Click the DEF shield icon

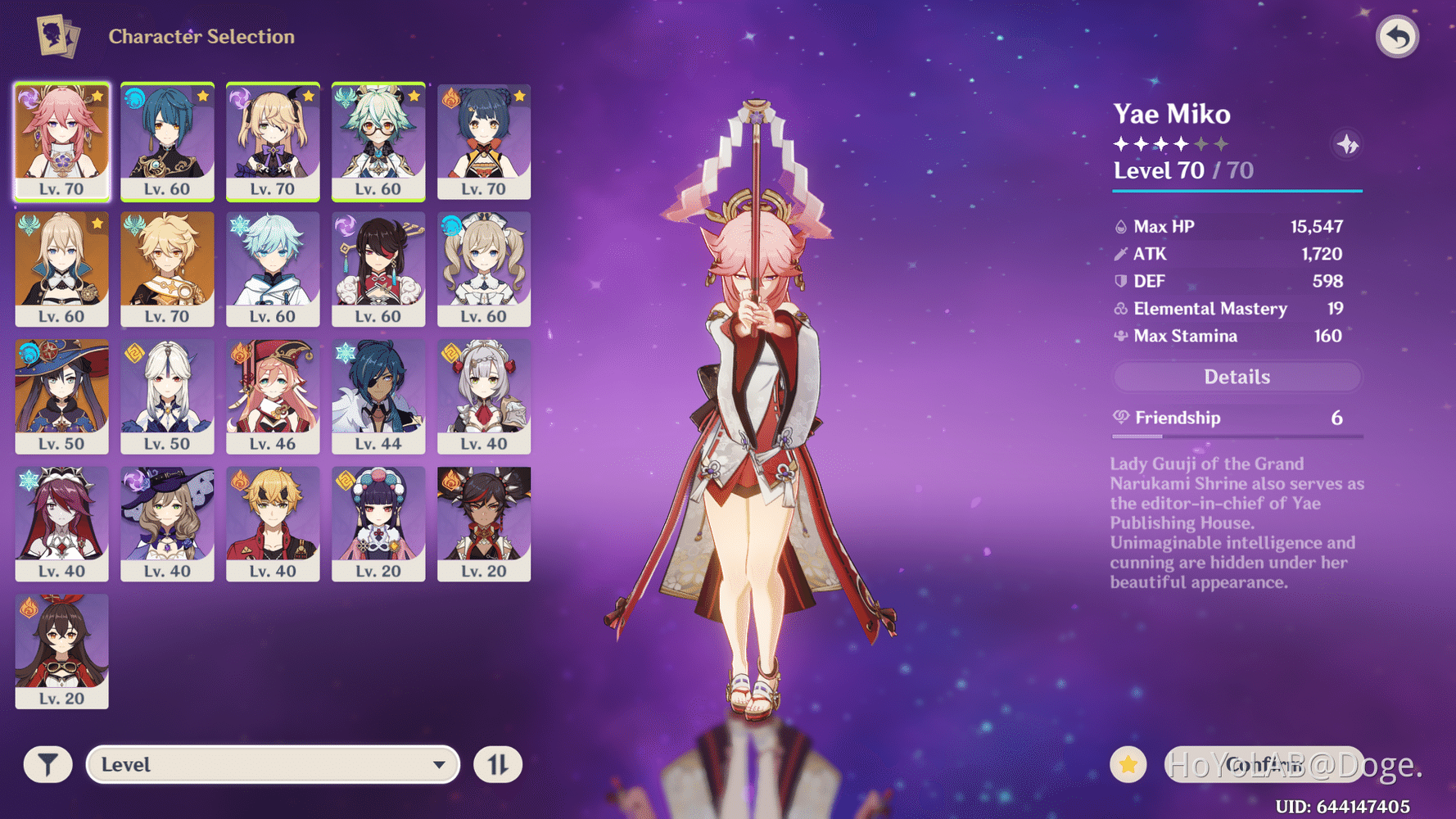click(x=1121, y=281)
